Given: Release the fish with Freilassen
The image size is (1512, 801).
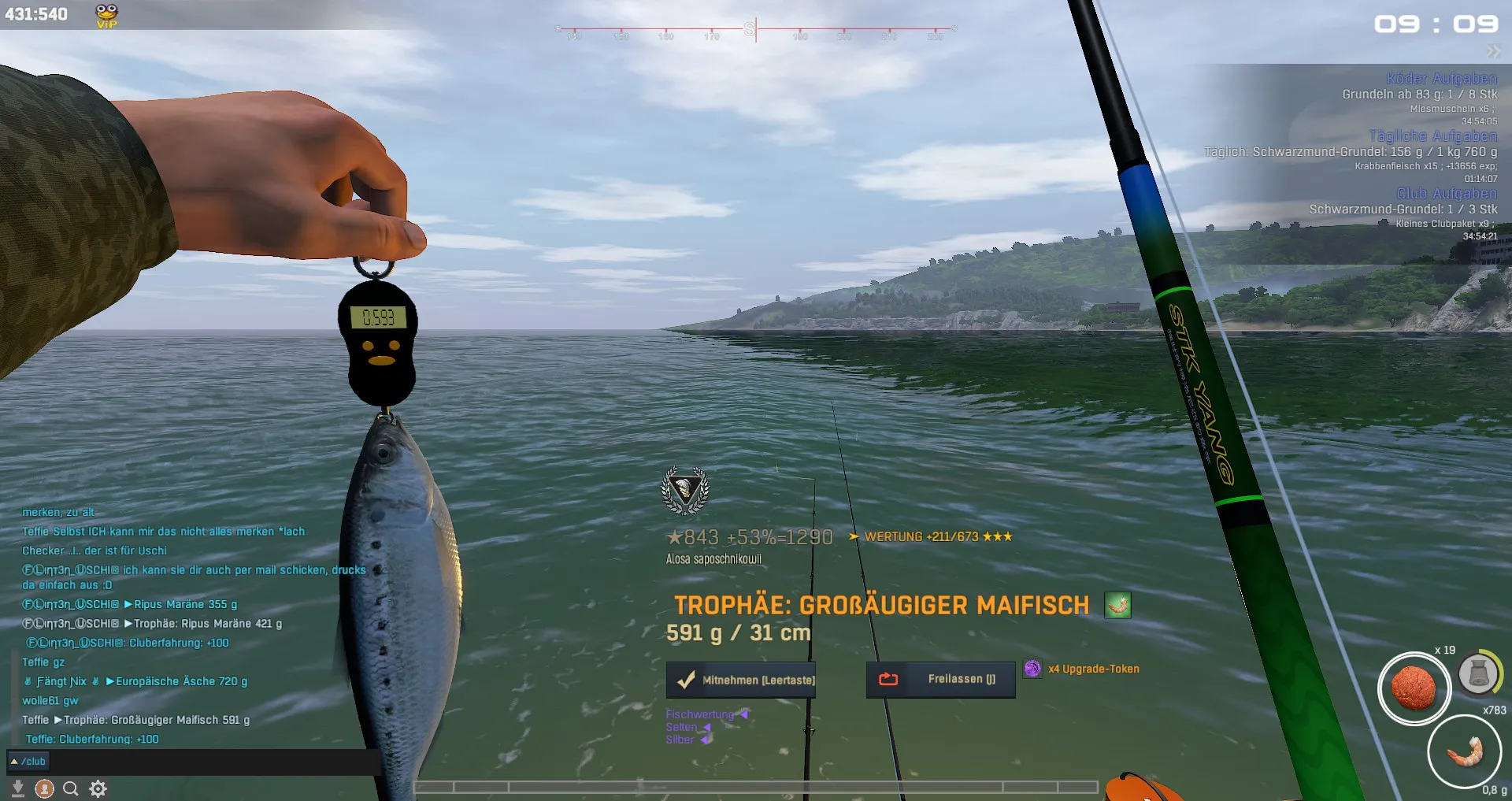Looking at the screenshot, I should [940, 679].
